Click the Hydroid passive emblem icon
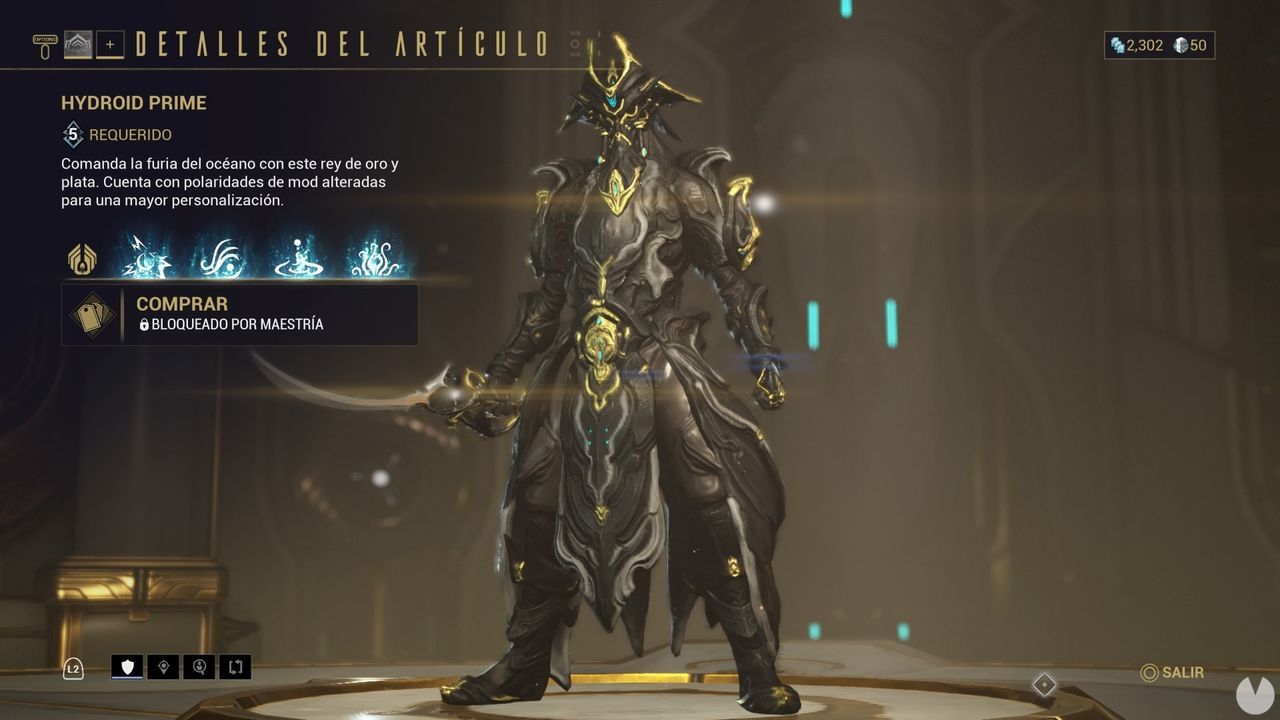This screenshot has height=720, width=1280. [81, 258]
